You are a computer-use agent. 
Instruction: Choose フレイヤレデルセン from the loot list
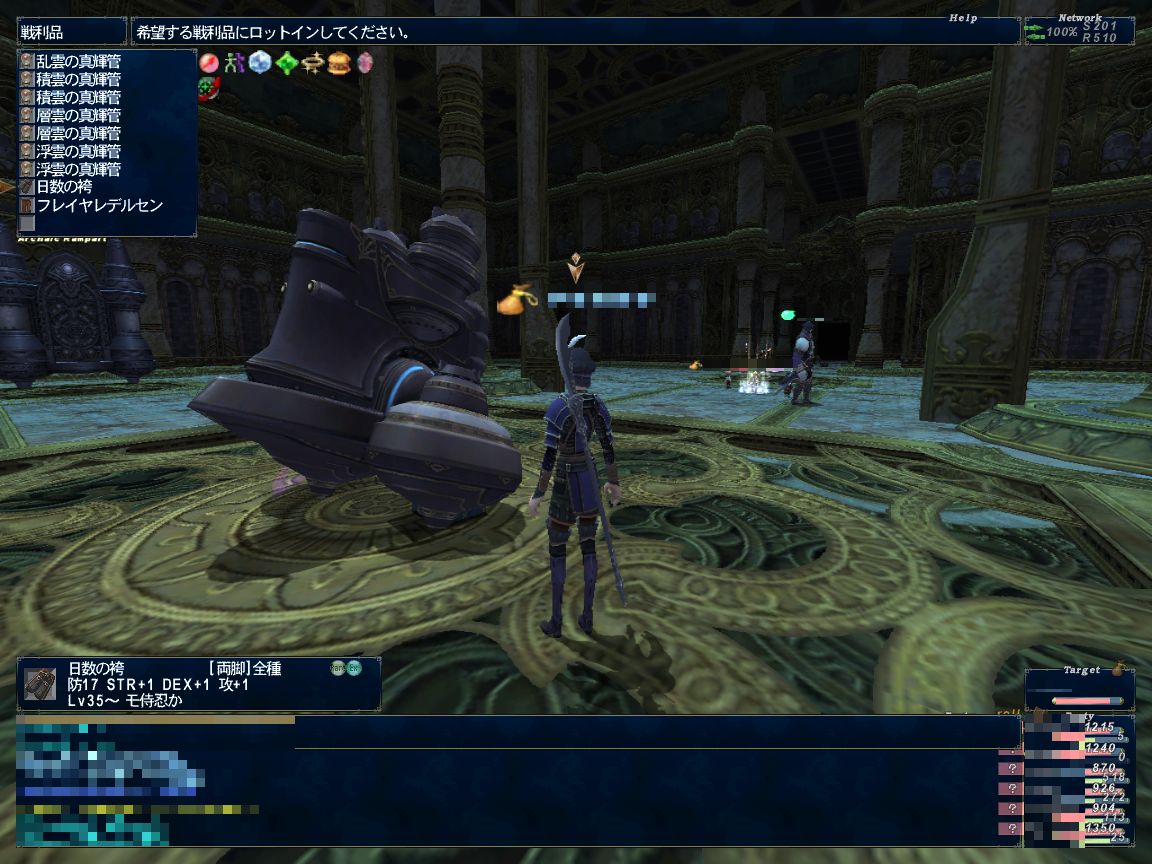pos(99,205)
